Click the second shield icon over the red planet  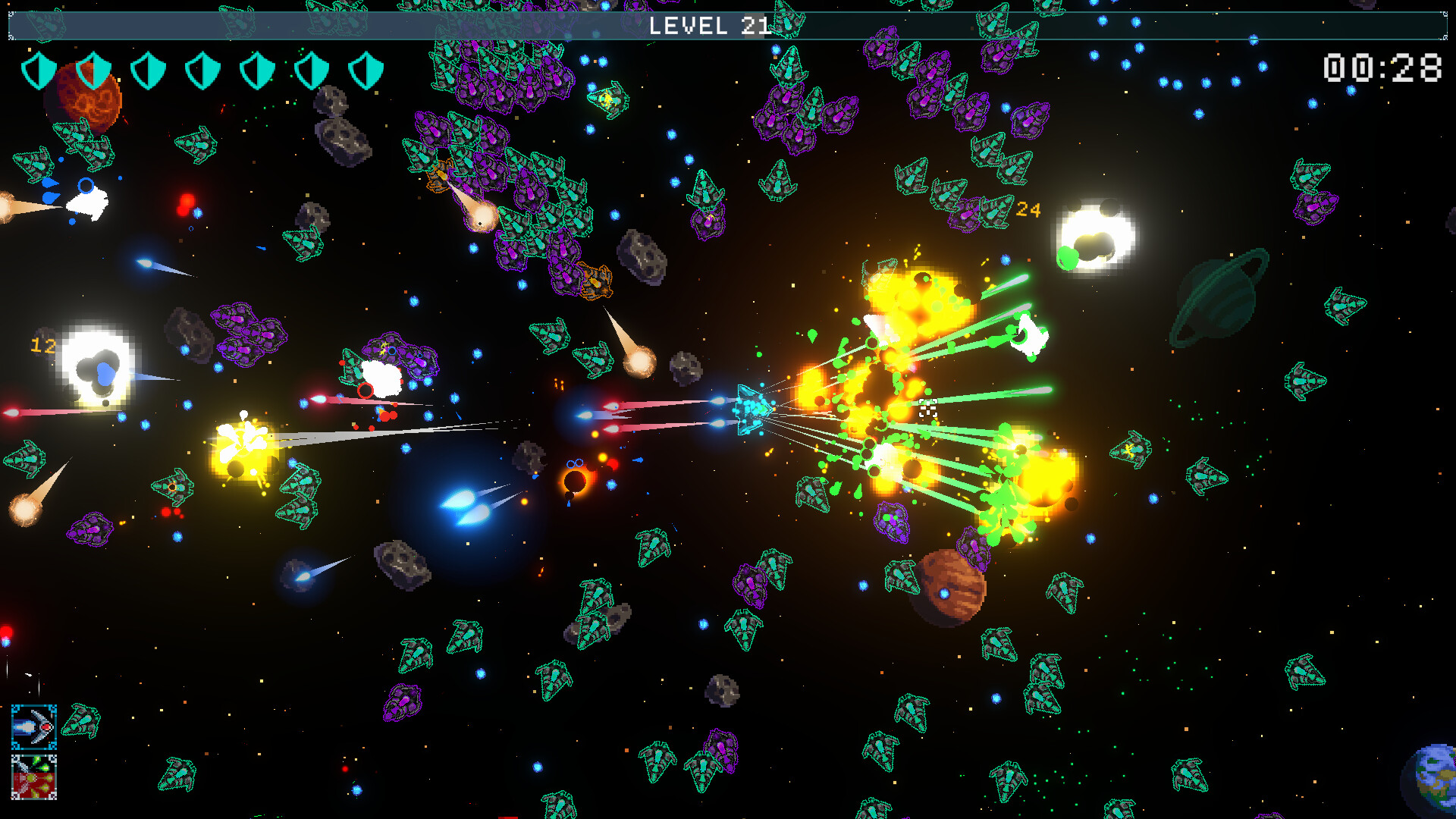pos(93,71)
